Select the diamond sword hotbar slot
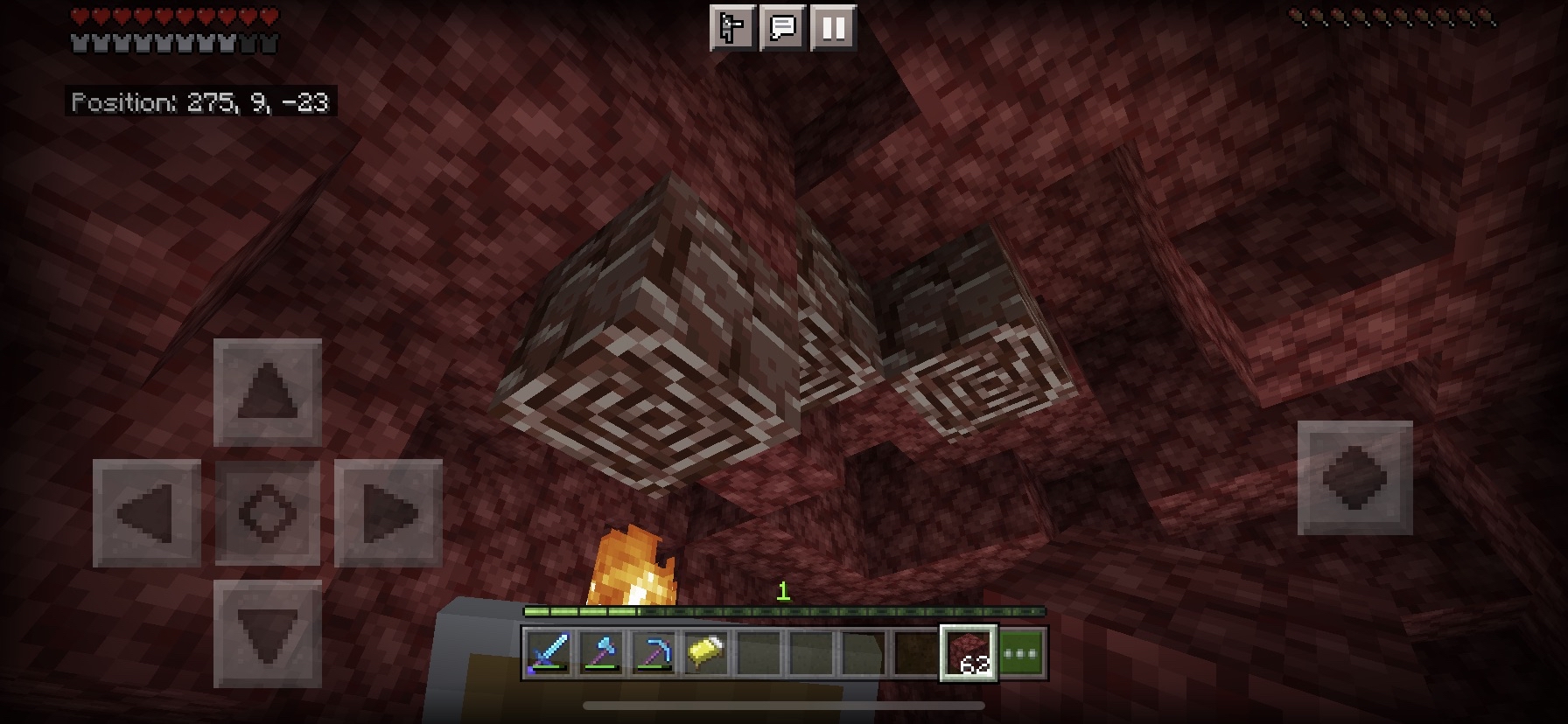The width and height of the screenshot is (1568, 724). pos(549,653)
